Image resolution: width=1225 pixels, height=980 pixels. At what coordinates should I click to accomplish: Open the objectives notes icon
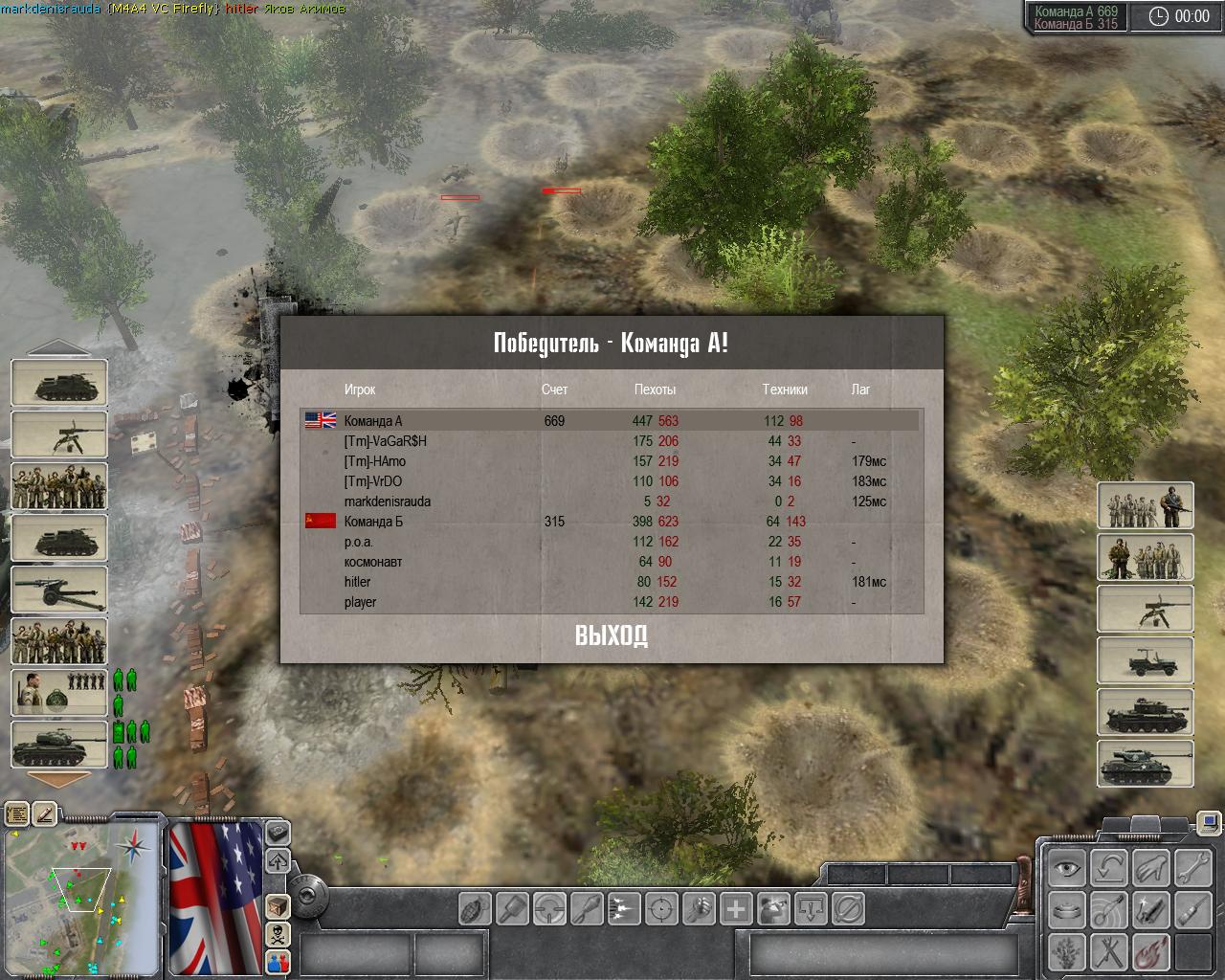pos(17,814)
